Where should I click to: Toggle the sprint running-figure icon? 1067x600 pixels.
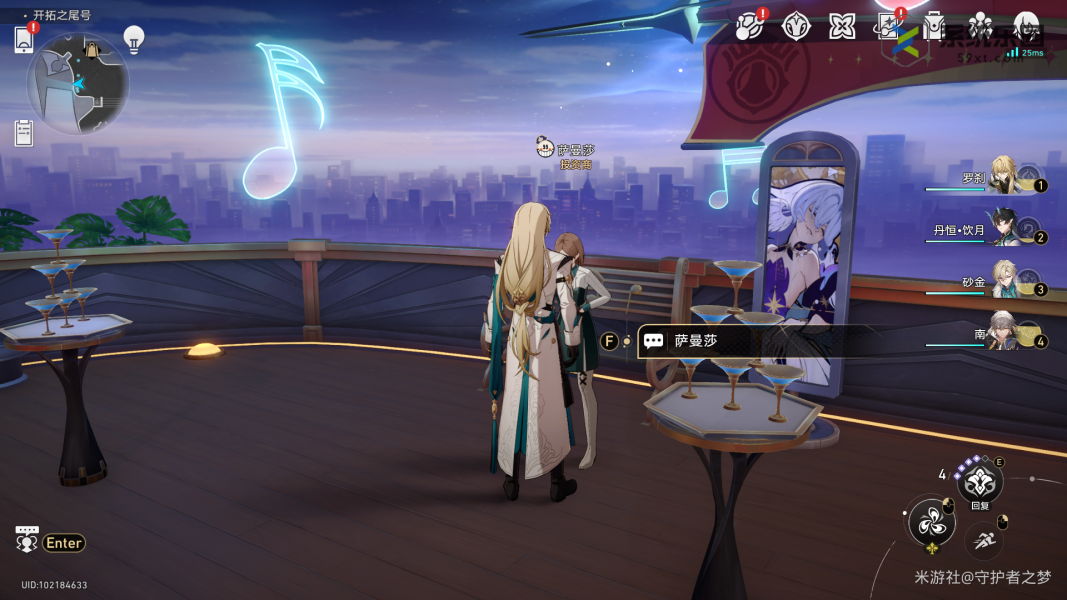tap(984, 541)
